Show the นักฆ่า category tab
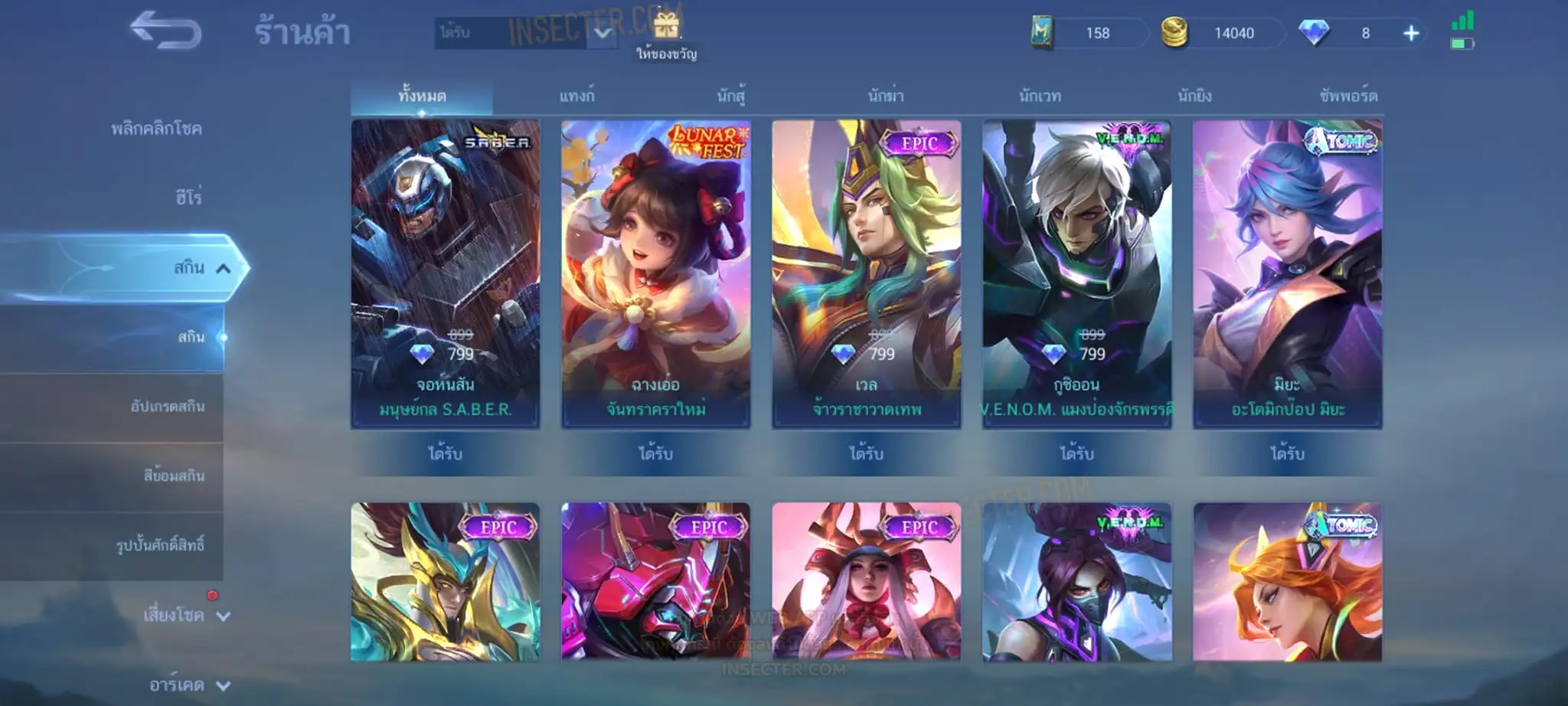The width and height of the screenshot is (1568, 706). (886, 96)
